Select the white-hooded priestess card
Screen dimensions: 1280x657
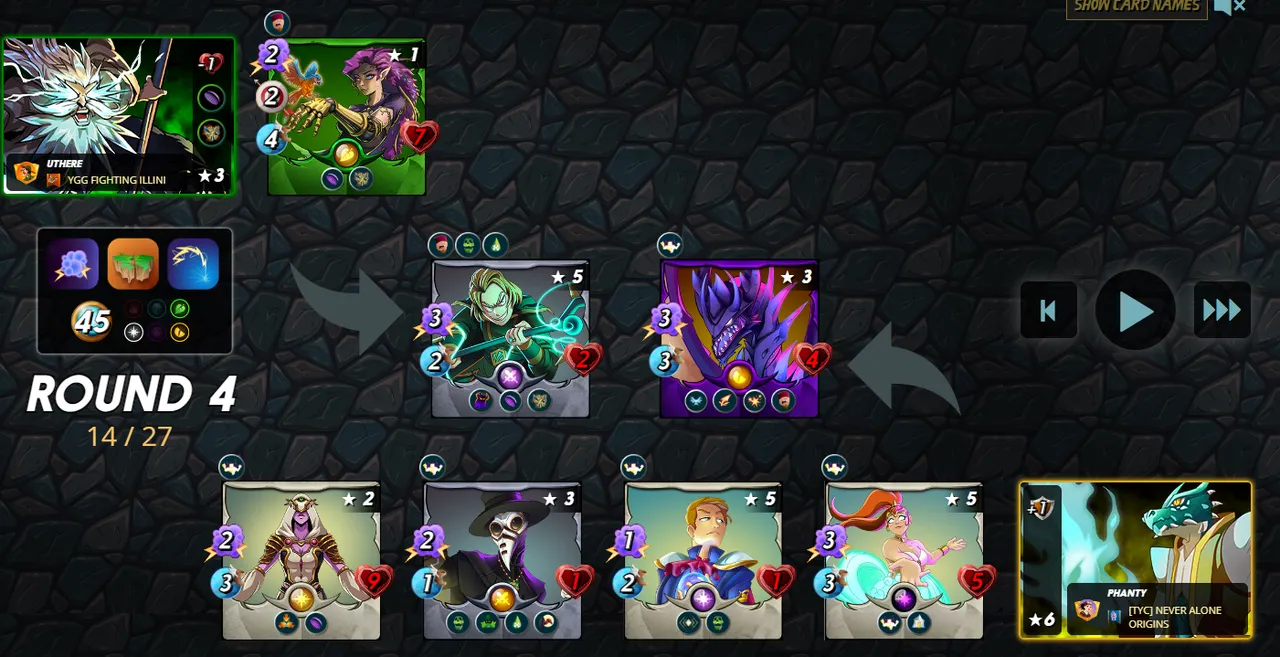tap(301, 560)
